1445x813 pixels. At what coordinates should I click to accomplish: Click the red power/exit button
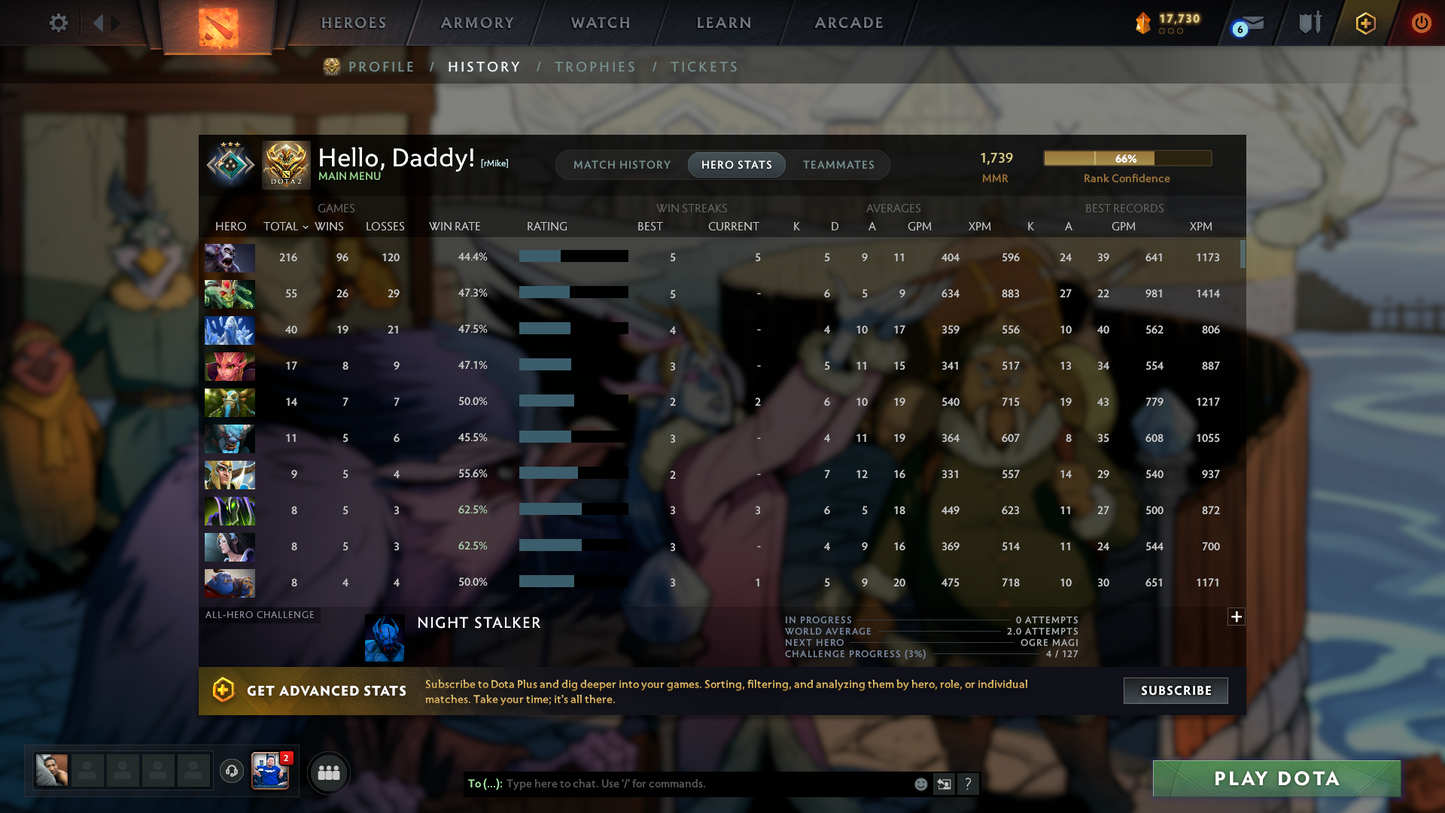tap(1421, 22)
